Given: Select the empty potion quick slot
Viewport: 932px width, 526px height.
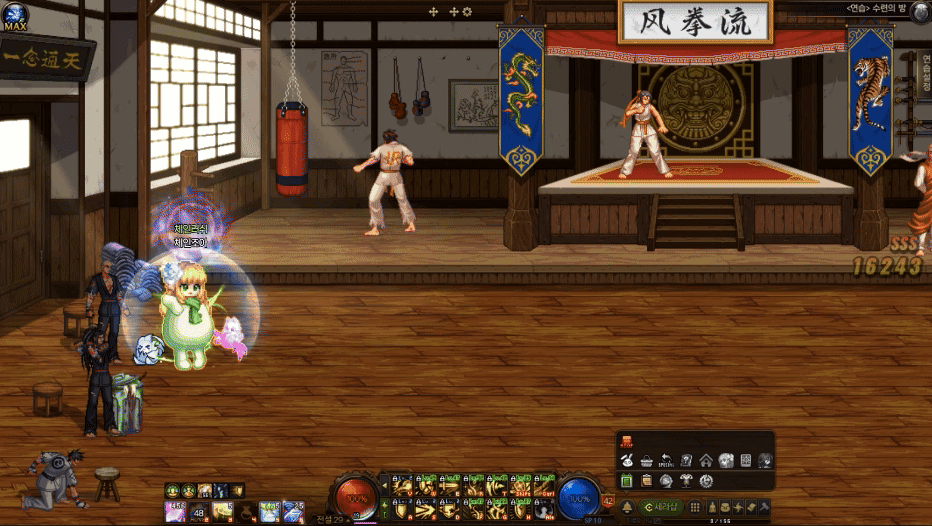Looking at the screenshot, I should (244, 512).
